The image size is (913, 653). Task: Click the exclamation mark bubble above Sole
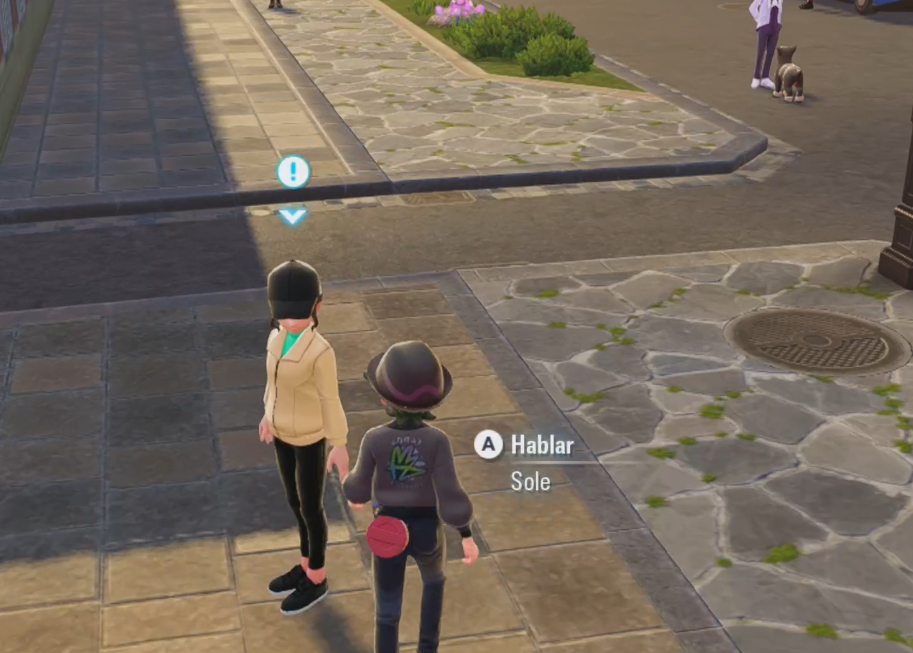click(x=293, y=172)
